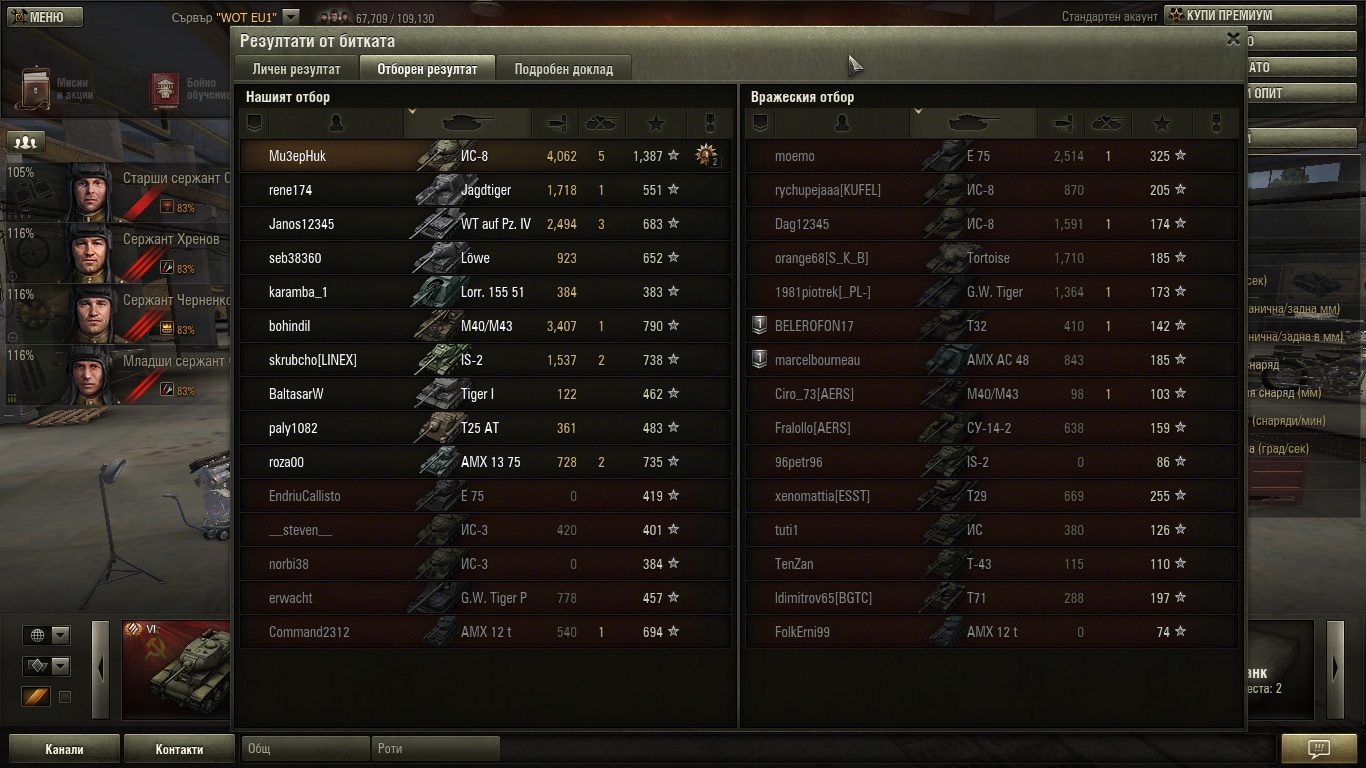
Task: Open the Контакти list
Action: [x=179, y=749]
